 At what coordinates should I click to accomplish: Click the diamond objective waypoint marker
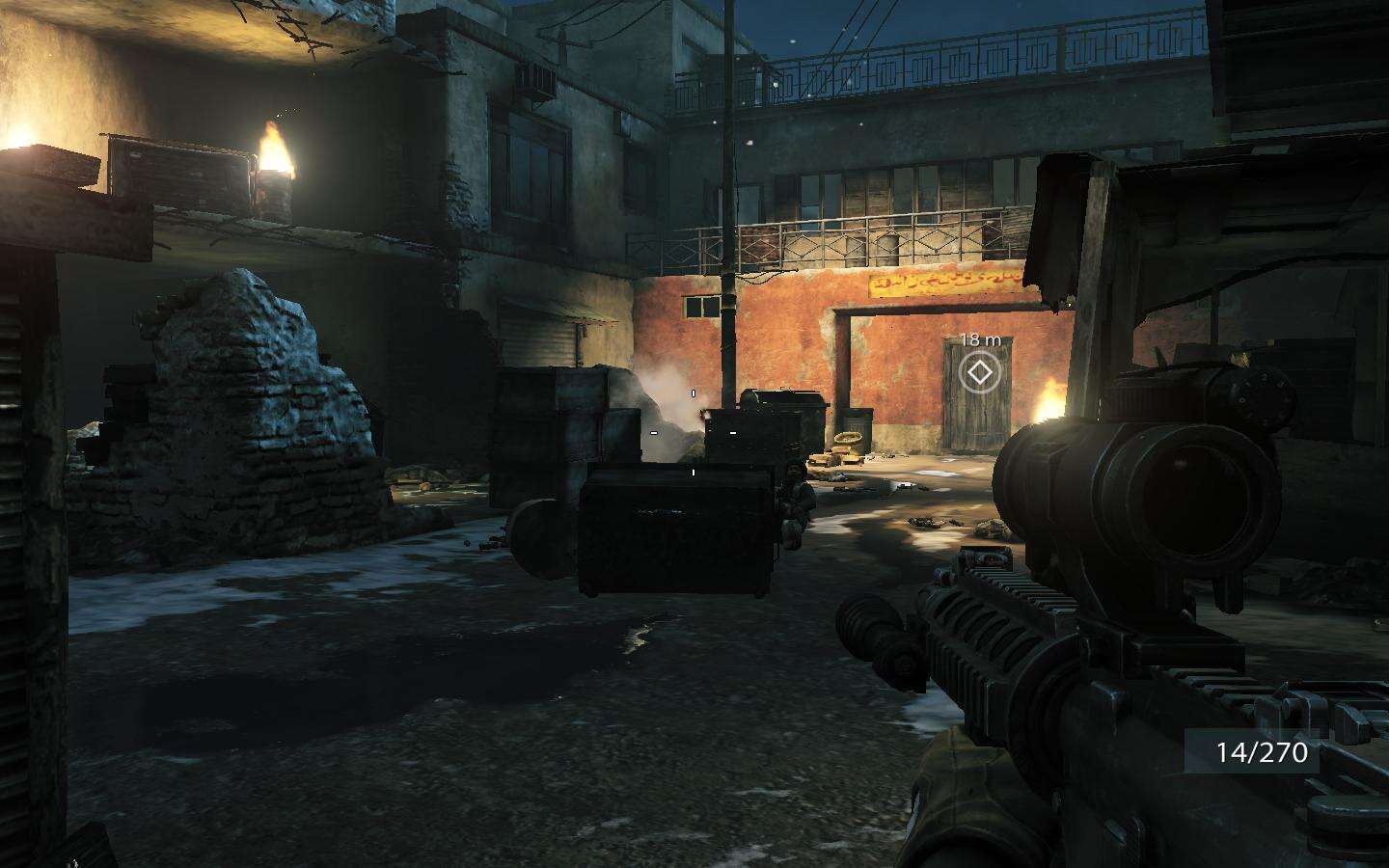[x=980, y=372]
